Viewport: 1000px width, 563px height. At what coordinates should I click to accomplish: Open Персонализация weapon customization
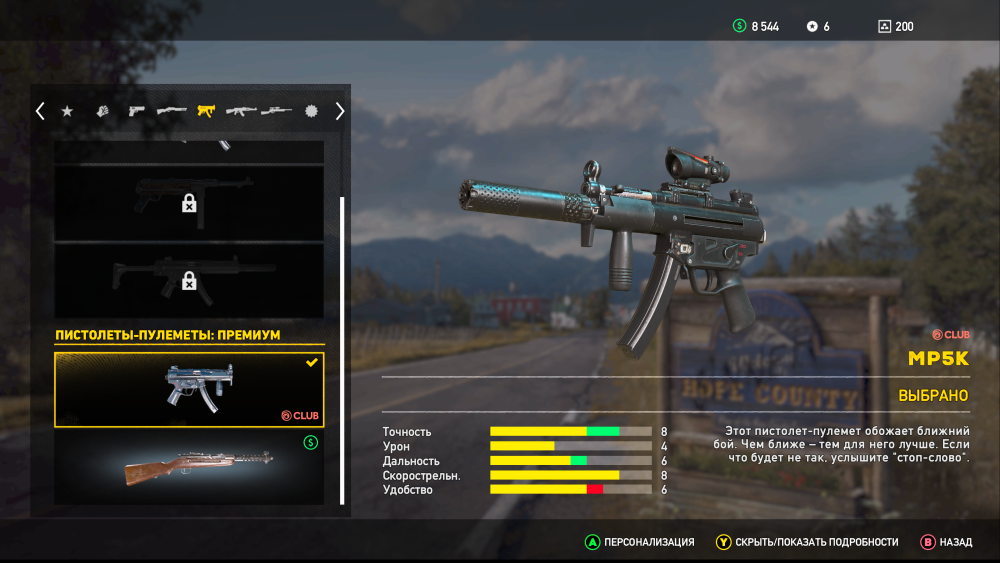coord(640,542)
